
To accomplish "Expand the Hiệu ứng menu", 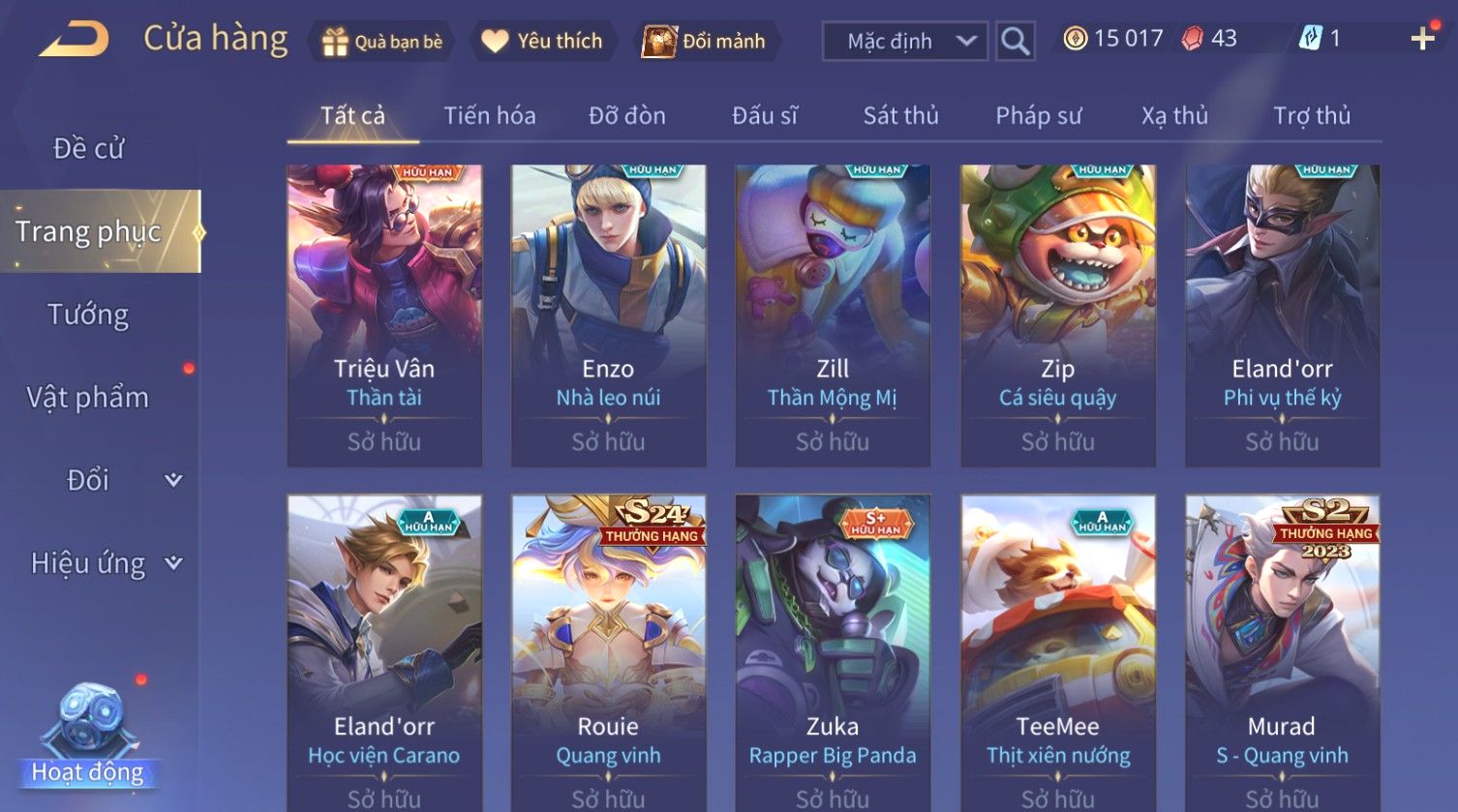I will pos(105,563).
